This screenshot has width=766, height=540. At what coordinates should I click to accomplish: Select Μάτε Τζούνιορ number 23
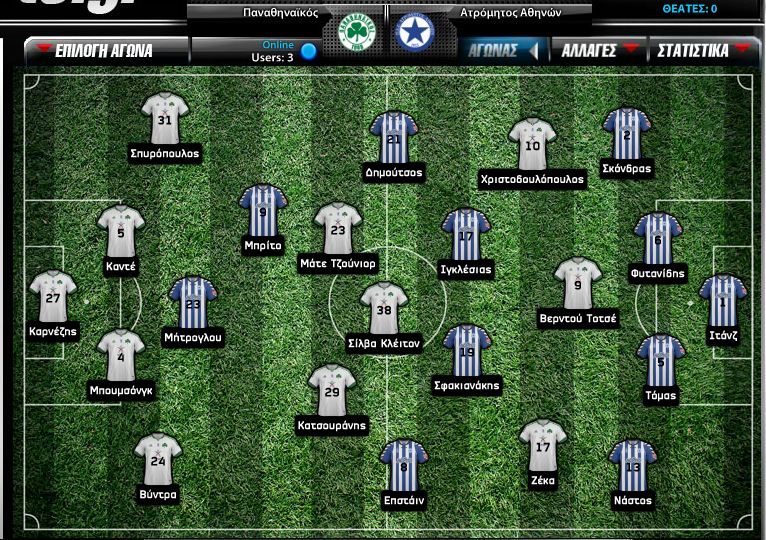click(x=338, y=229)
